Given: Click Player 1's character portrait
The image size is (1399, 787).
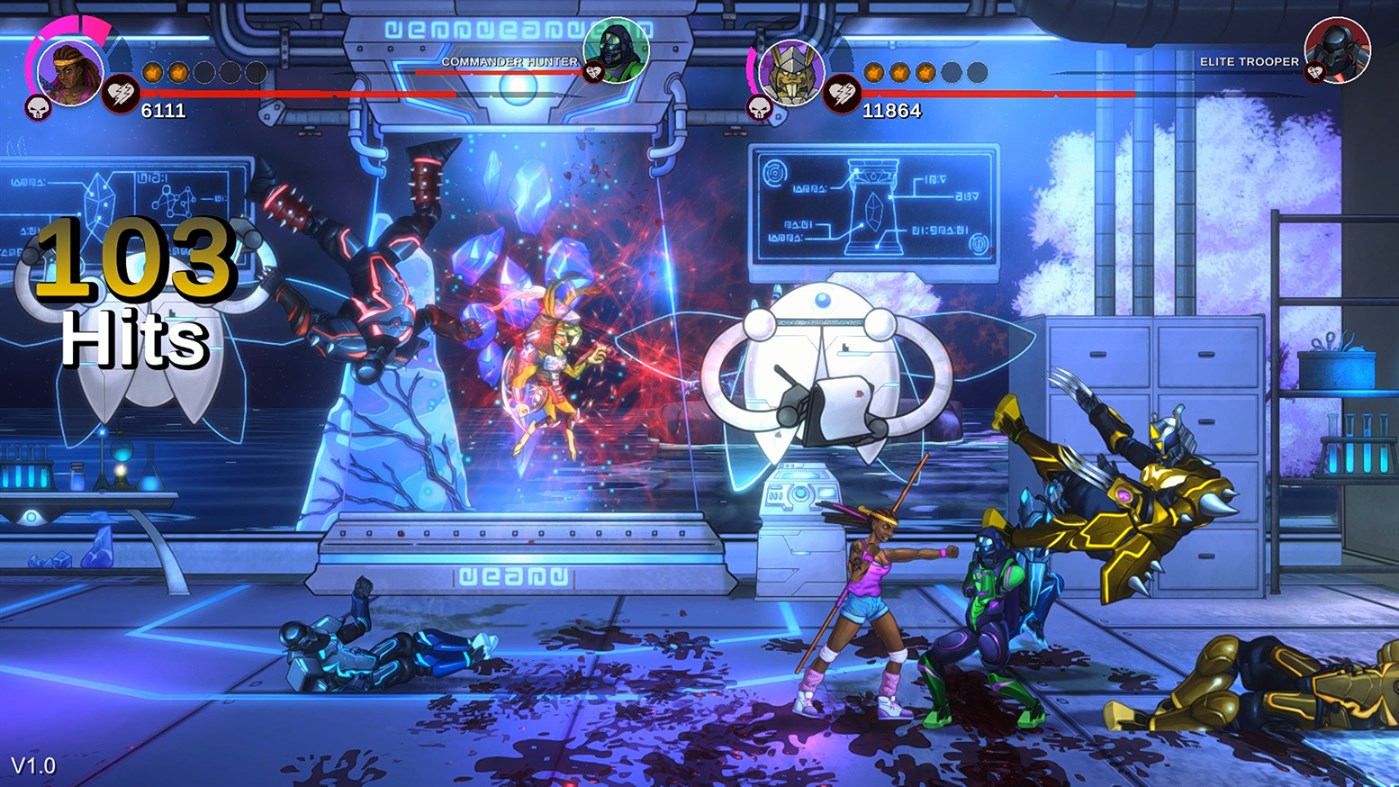Looking at the screenshot, I should [70, 70].
